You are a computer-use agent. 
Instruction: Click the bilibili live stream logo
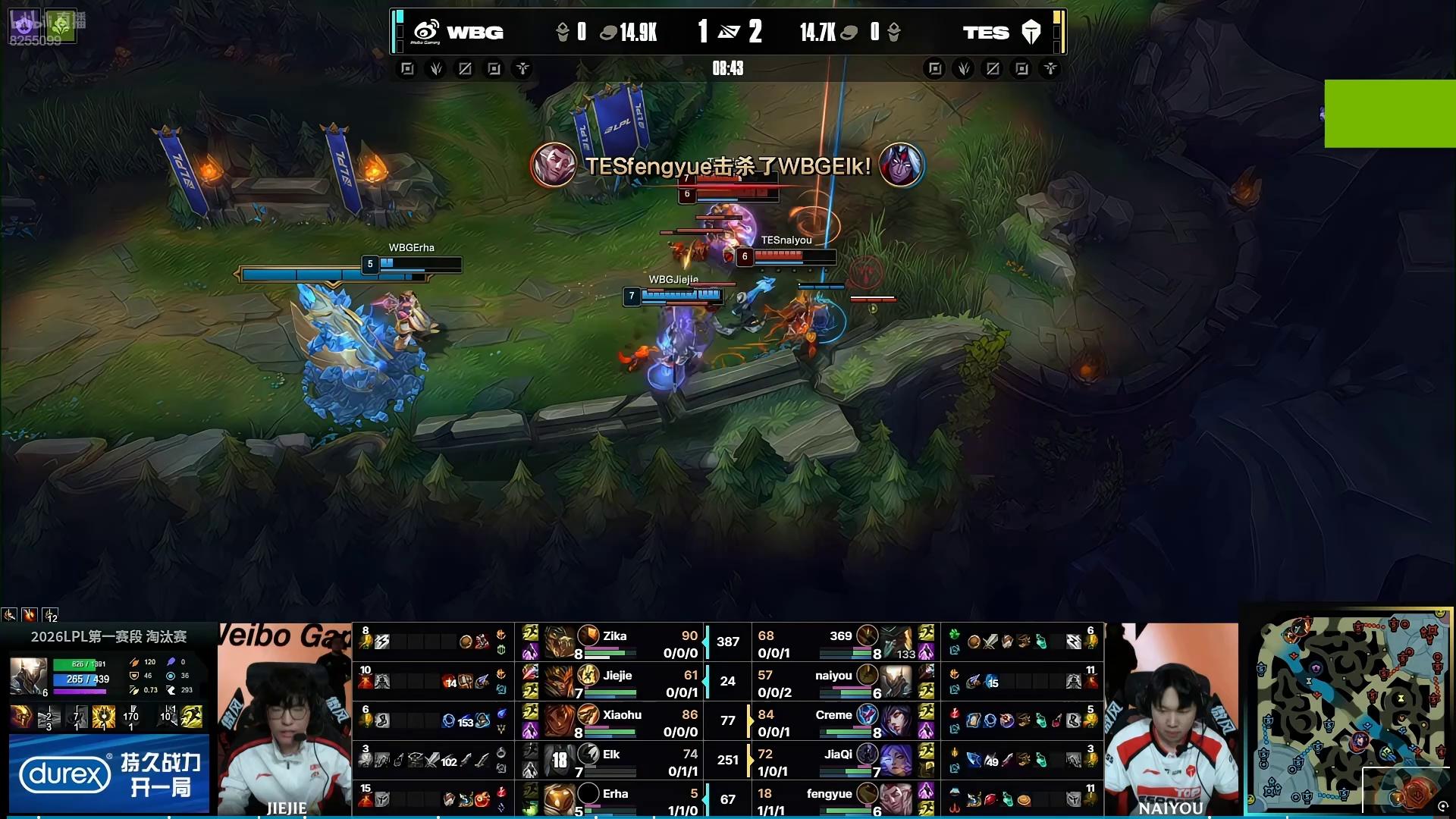point(44,26)
